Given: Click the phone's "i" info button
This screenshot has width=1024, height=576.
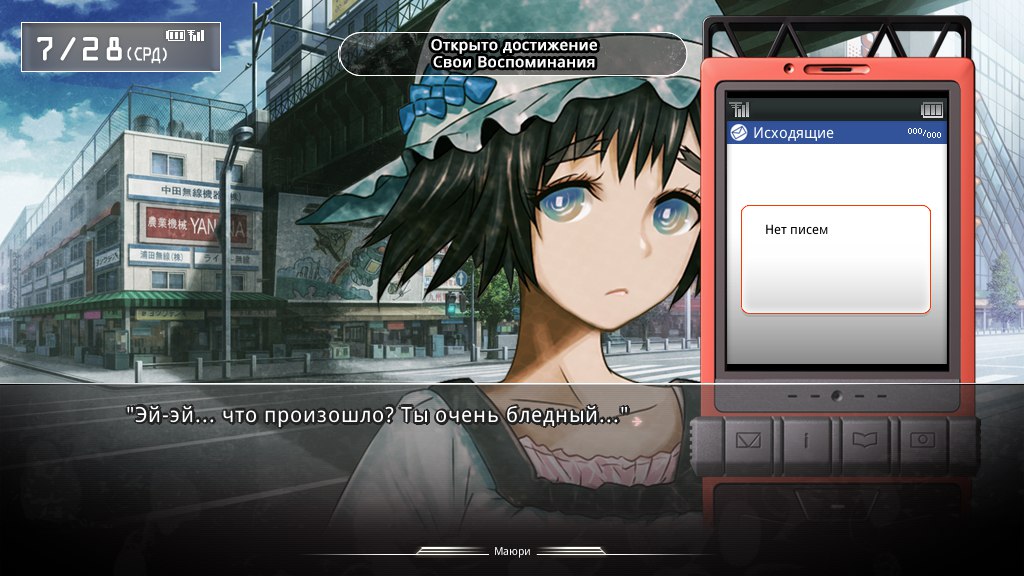Looking at the screenshot, I should tap(806, 440).
